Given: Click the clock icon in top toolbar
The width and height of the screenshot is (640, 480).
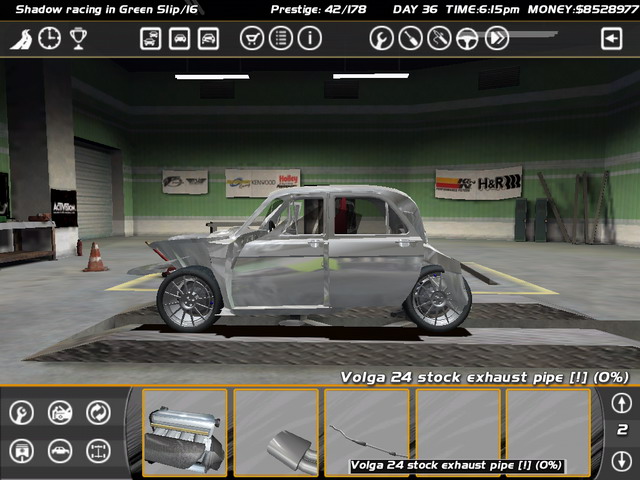Looking at the screenshot, I should (49, 39).
